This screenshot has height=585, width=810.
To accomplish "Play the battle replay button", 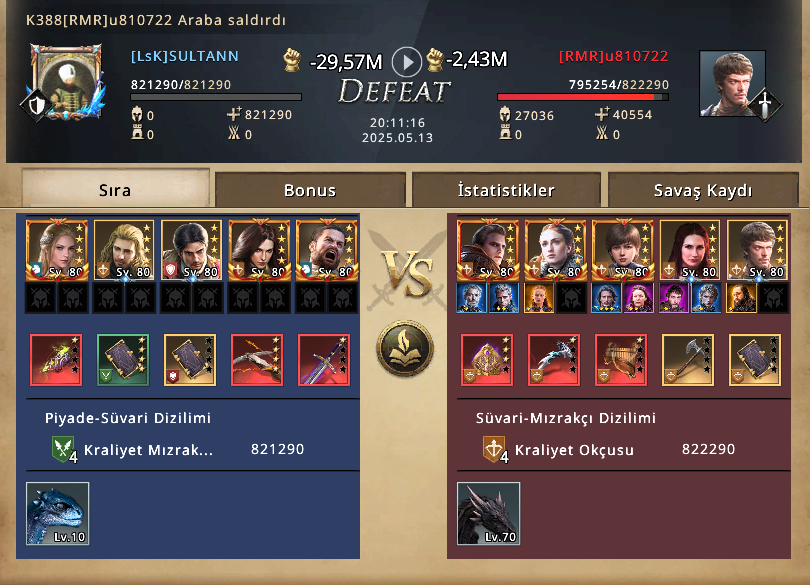I will pos(406,62).
